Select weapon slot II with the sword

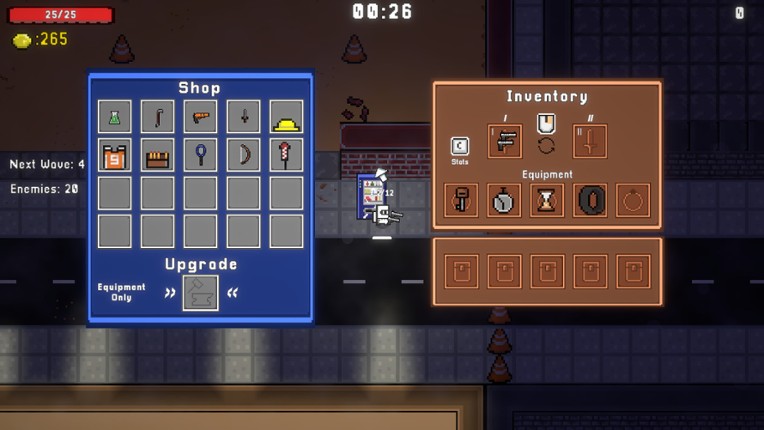point(589,141)
